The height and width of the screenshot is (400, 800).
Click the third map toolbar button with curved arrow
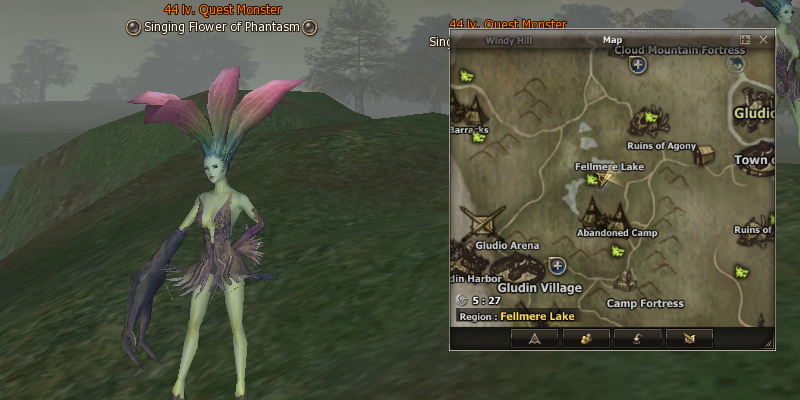(x=637, y=338)
